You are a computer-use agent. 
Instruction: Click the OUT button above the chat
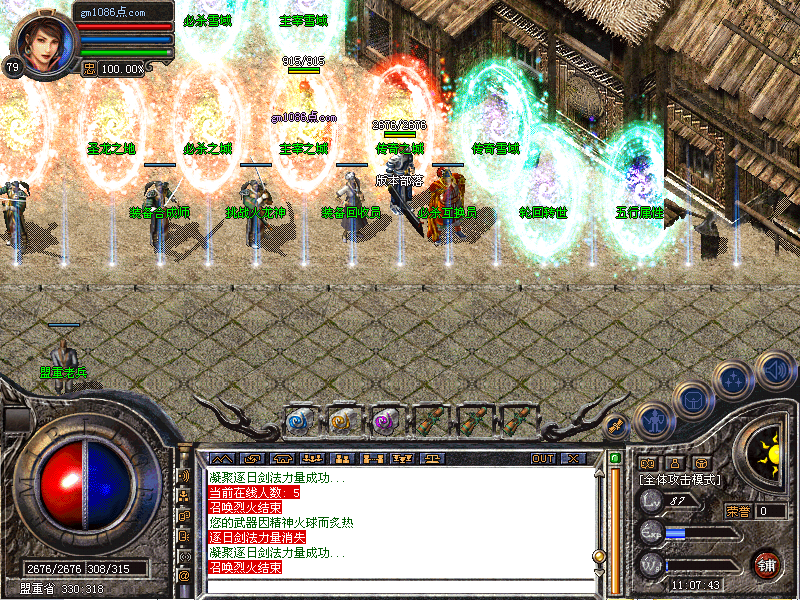pyautogui.click(x=542, y=458)
